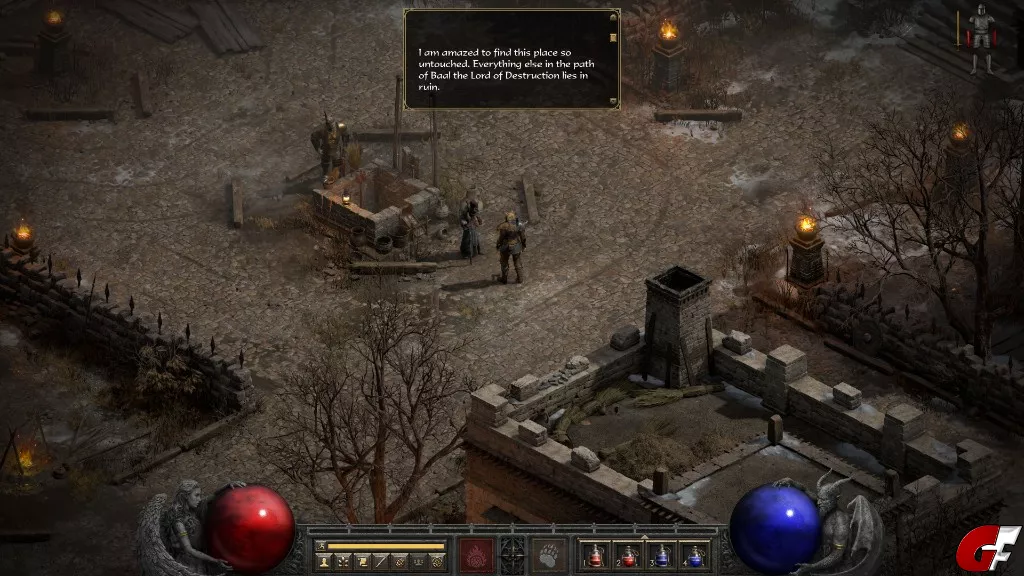Click the dialogue box scrollbar down arrow
The image size is (1024, 576).
(x=612, y=99)
